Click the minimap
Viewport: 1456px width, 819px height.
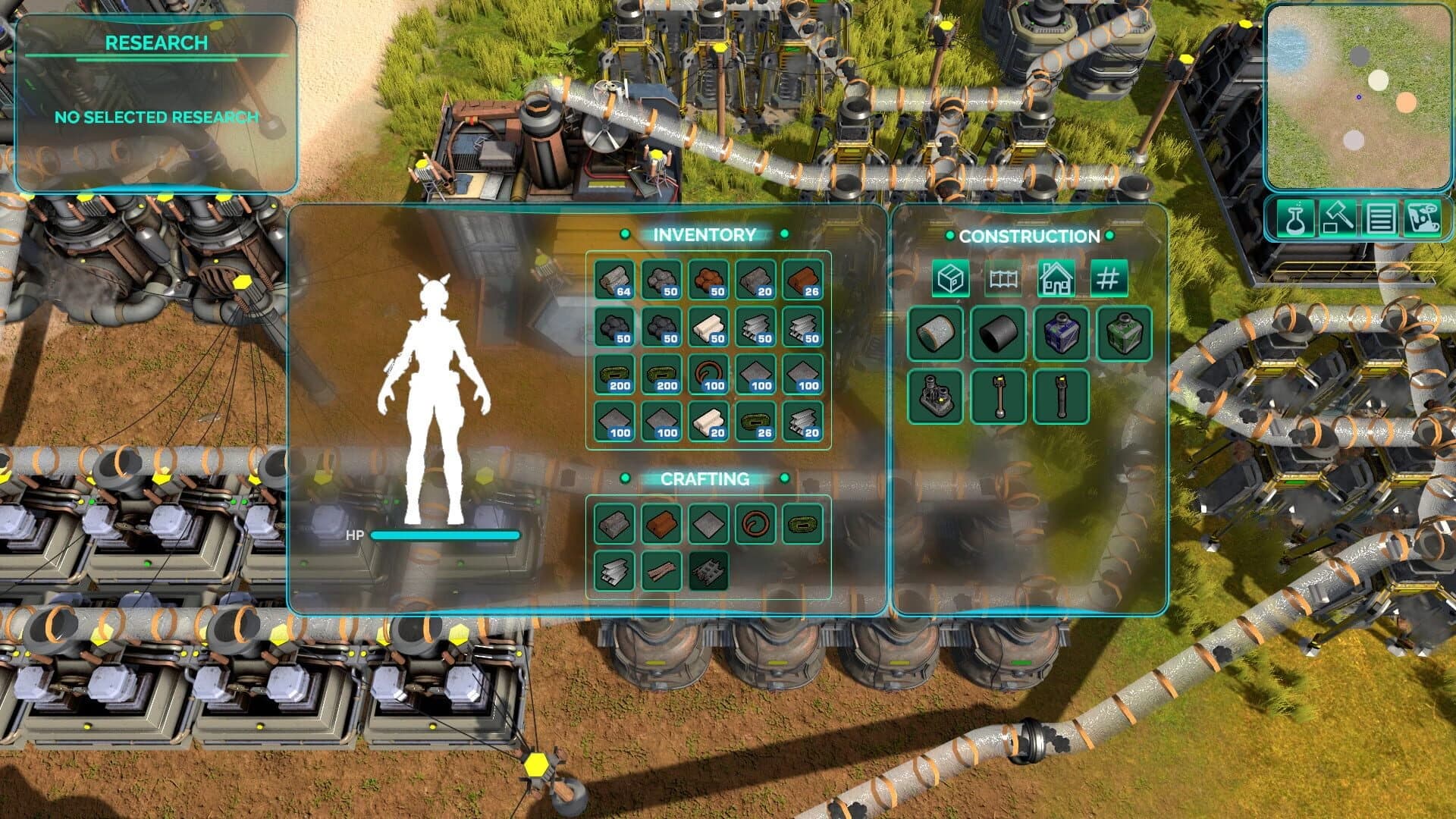point(1357,97)
